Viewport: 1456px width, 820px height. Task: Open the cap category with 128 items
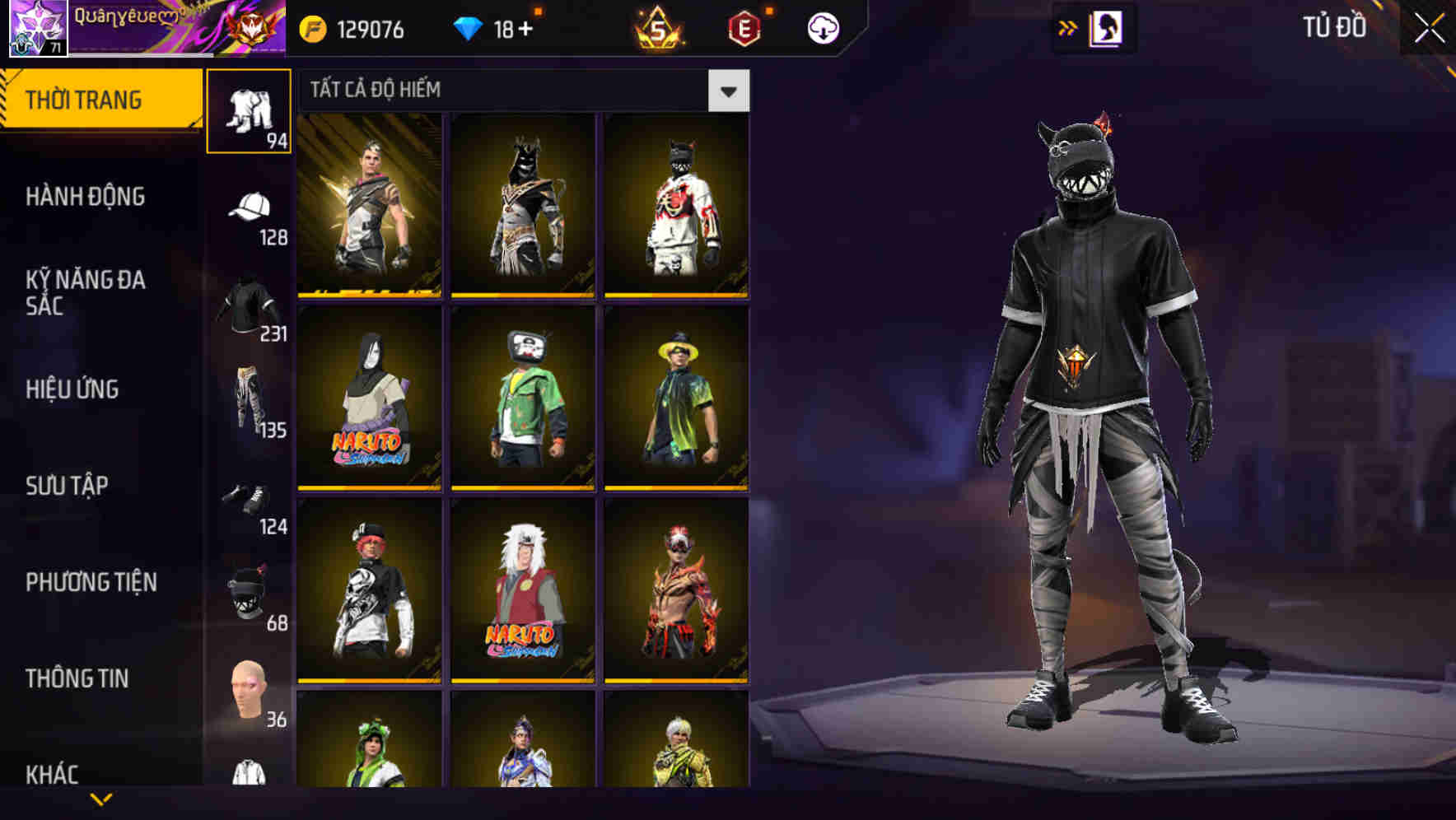pyautogui.click(x=250, y=206)
